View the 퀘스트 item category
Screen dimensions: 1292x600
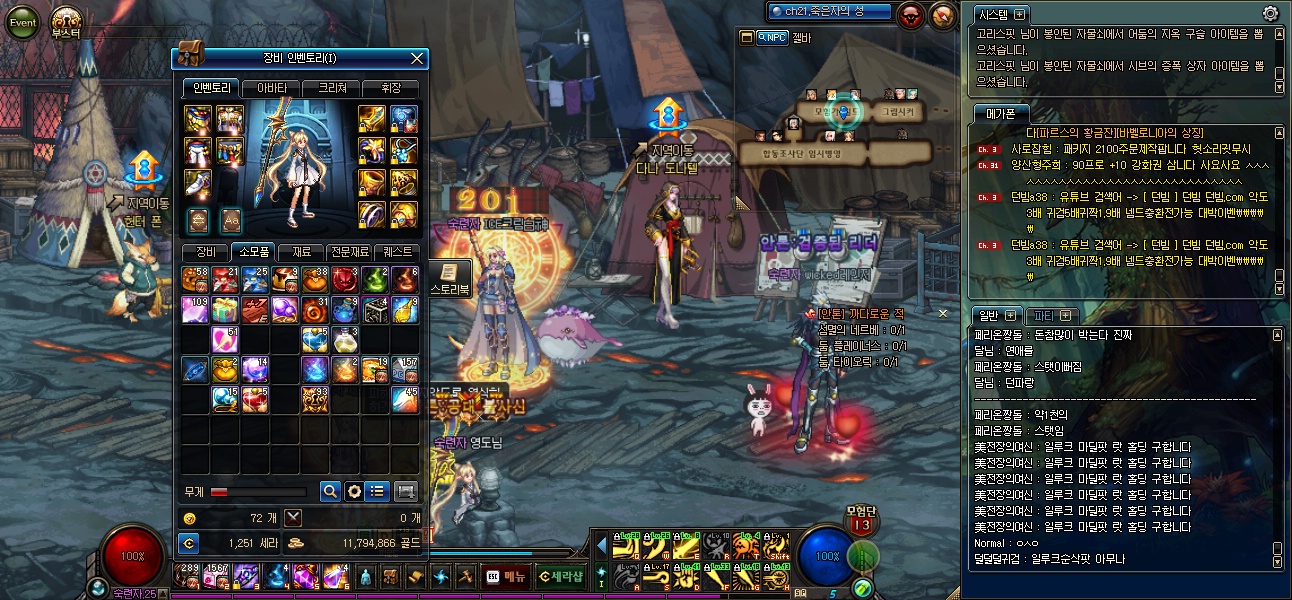pyautogui.click(x=397, y=252)
